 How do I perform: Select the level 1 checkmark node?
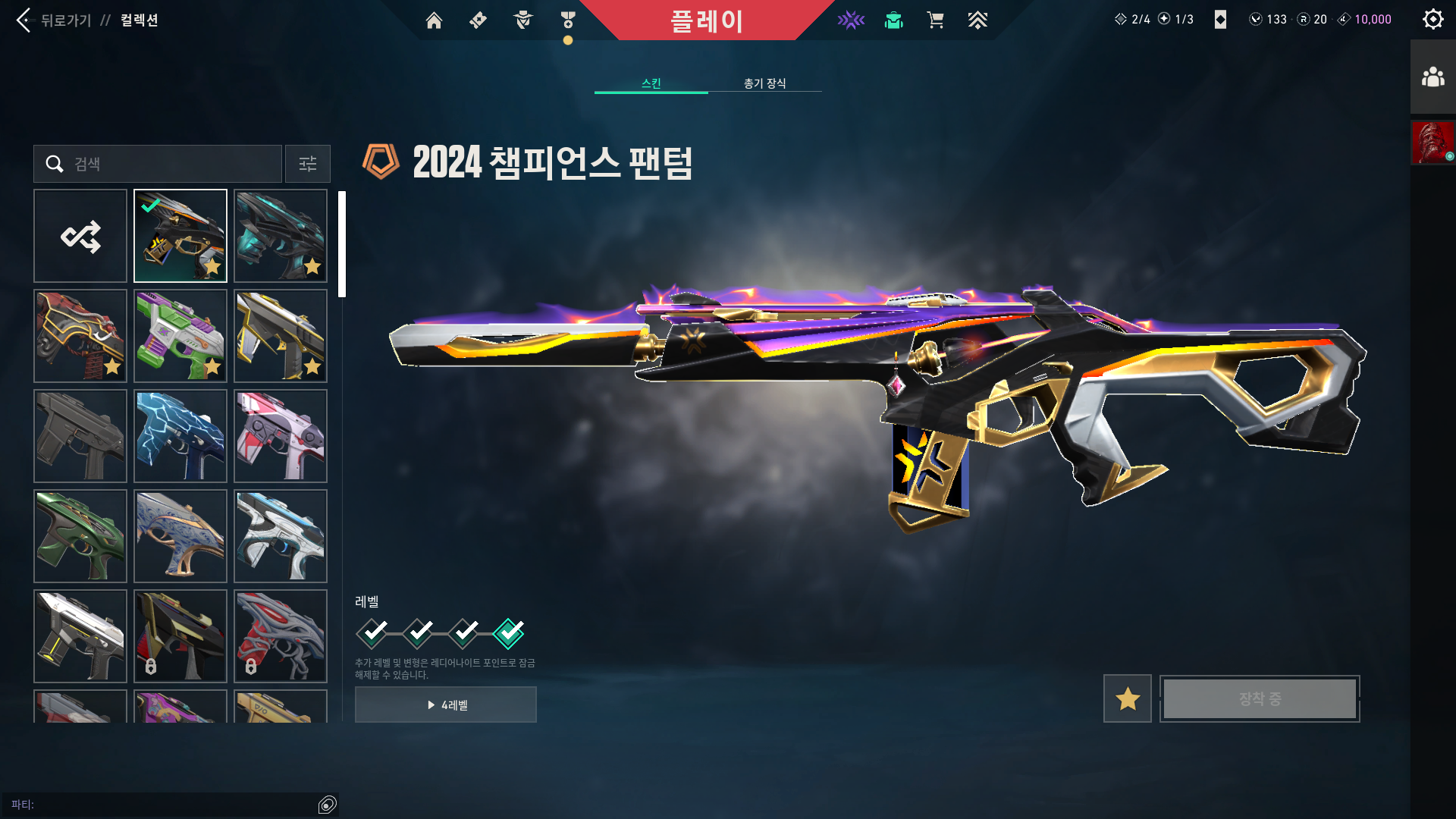coord(372,632)
